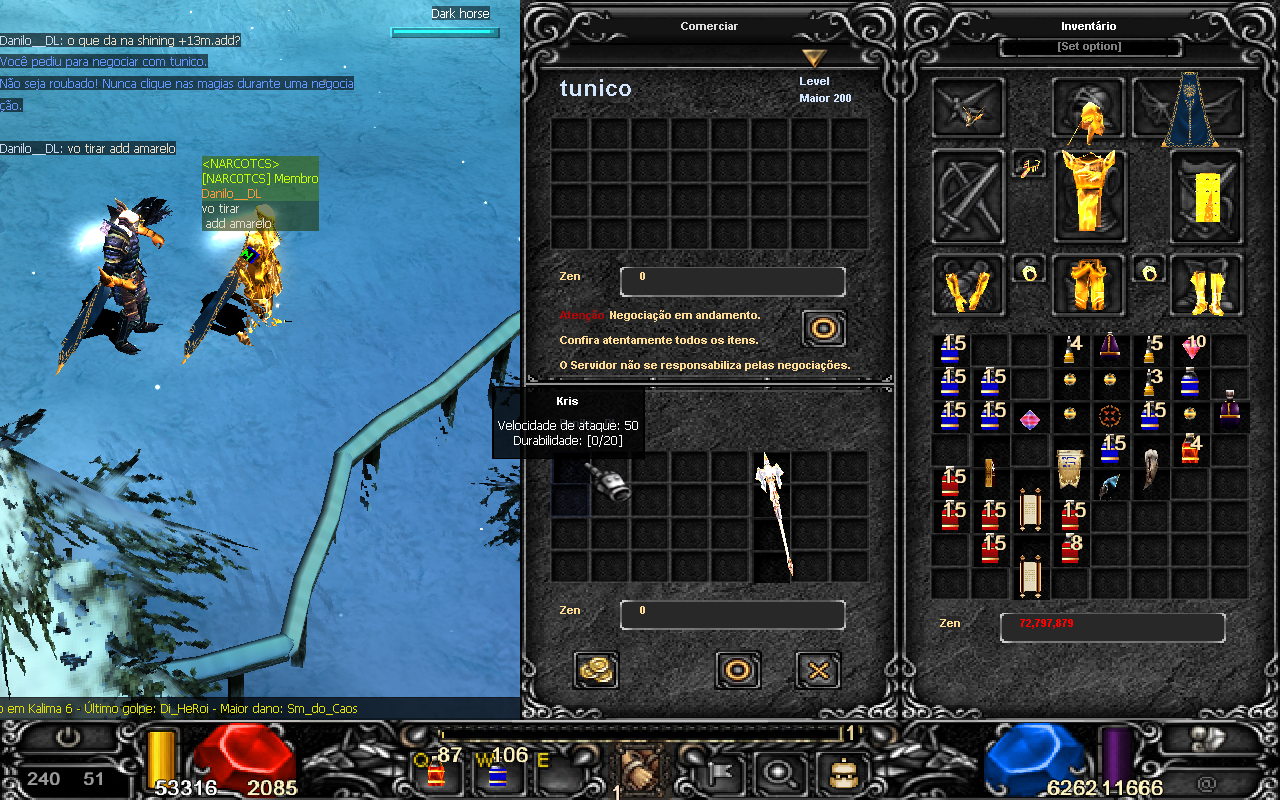Use the red potion in the Q slot
The width and height of the screenshot is (1280, 800).
(x=436, y=770)
